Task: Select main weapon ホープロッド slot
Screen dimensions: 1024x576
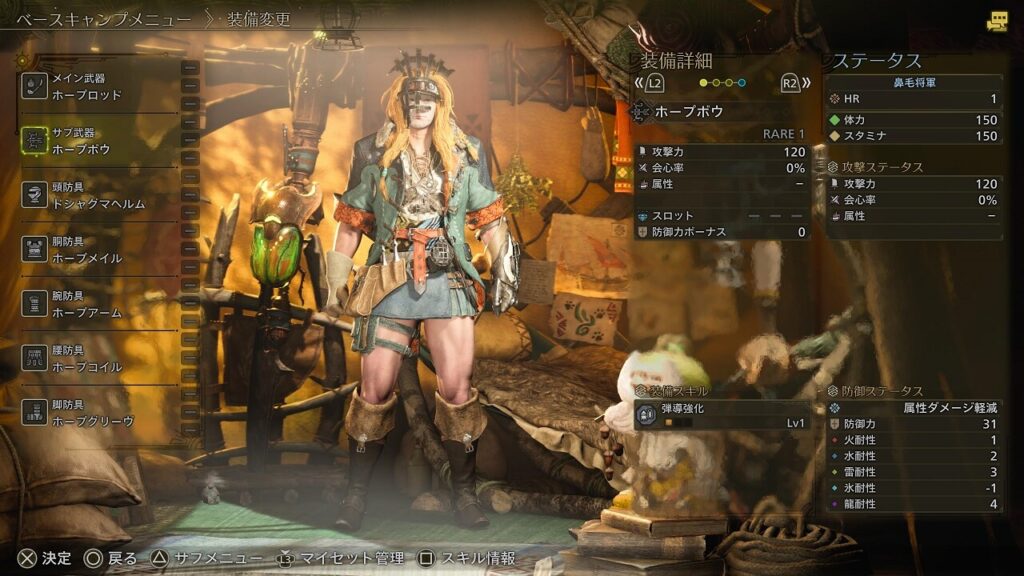Action: (100, 87)
